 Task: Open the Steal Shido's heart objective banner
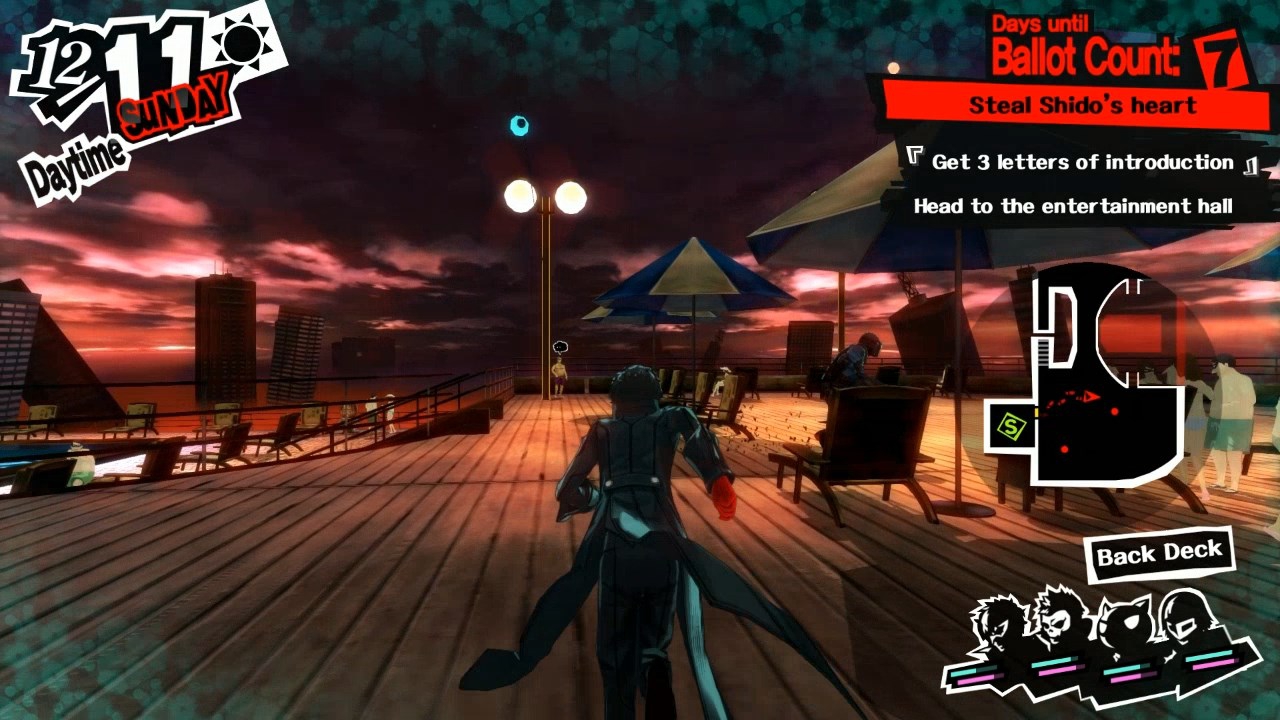1082,105
